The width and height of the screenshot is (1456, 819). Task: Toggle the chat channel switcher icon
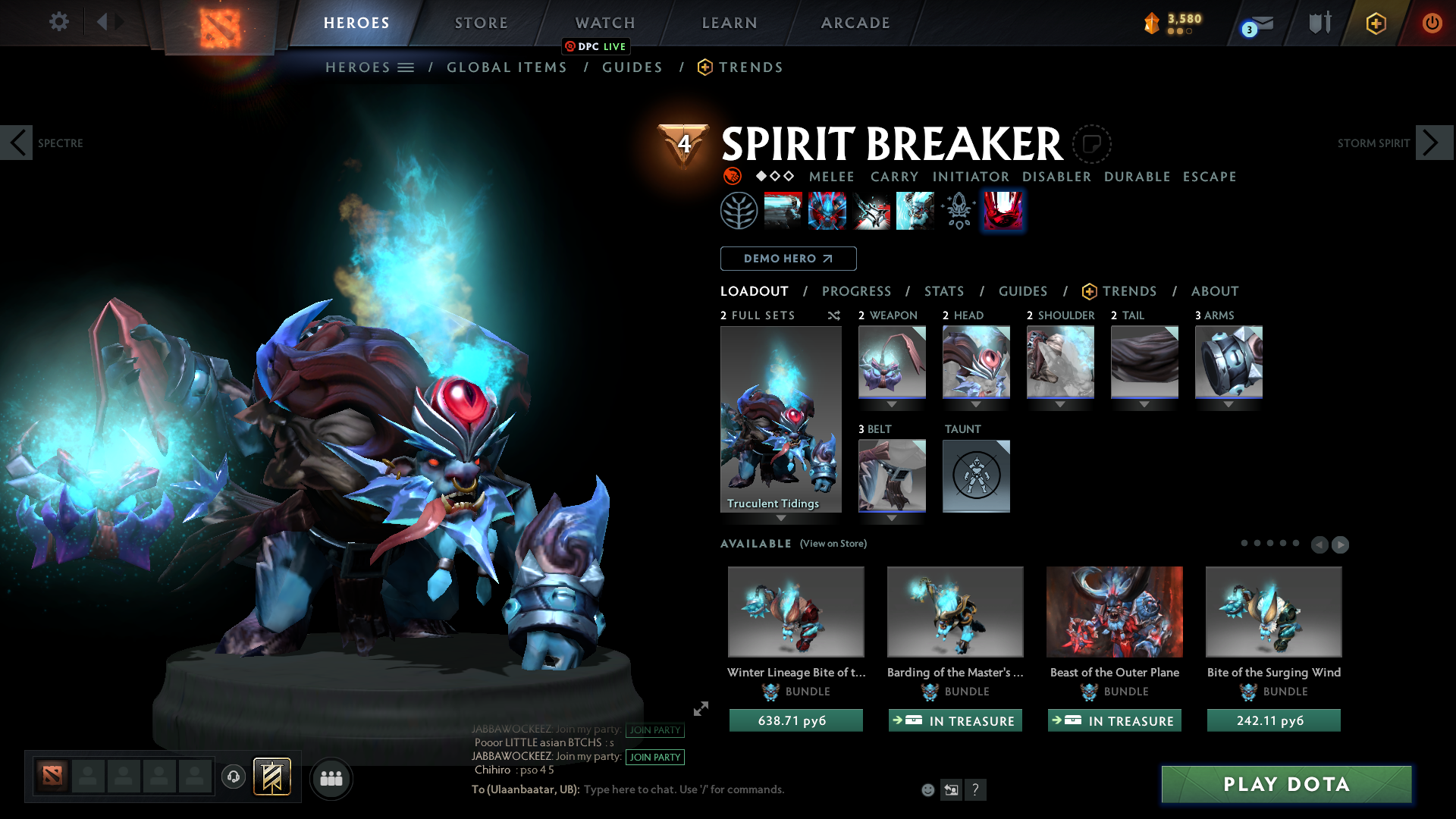(x=951, y=789)
